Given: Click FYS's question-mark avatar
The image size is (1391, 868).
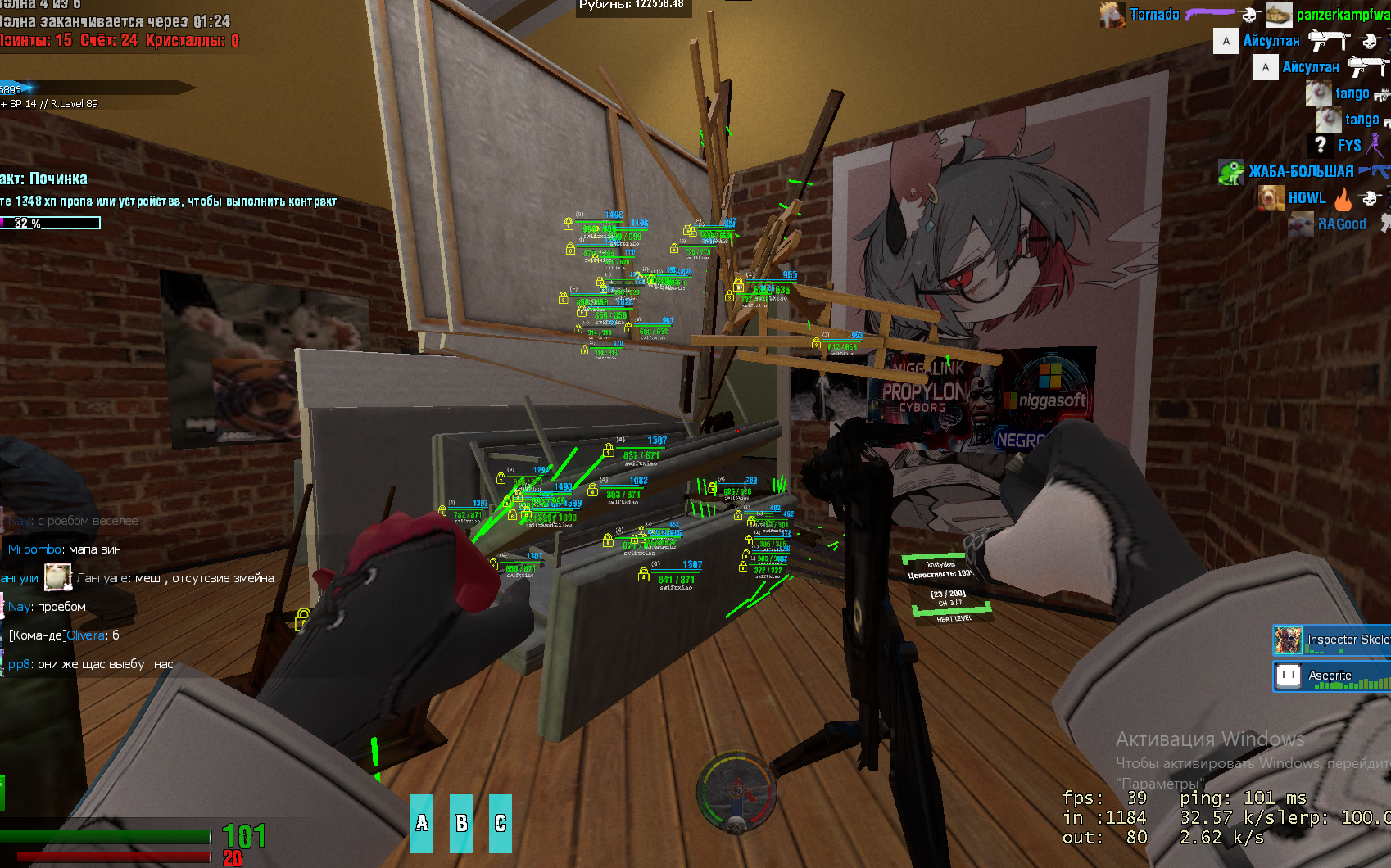Looking at the screenshot, I should [x=1321, y=145].
